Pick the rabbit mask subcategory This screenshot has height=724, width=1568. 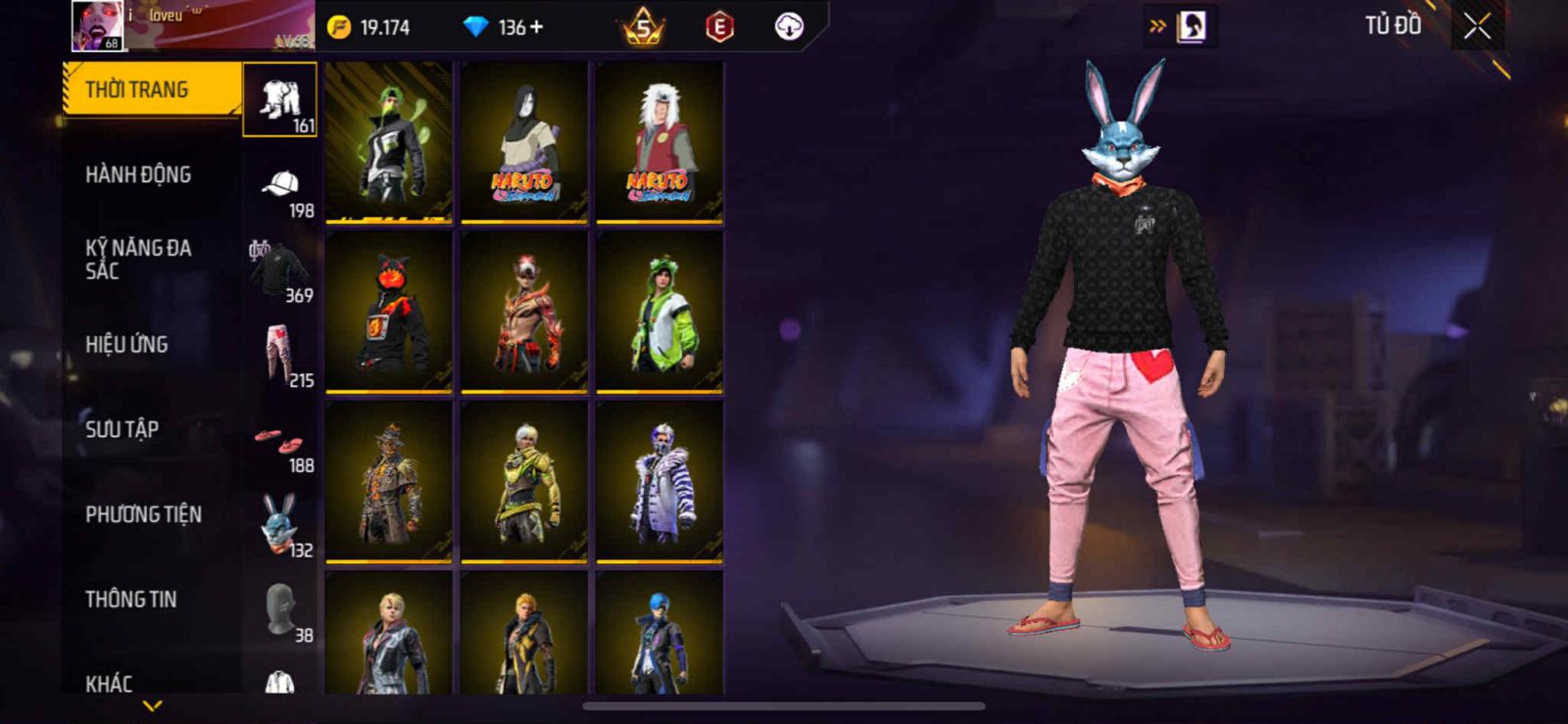(x=281, y=526)
